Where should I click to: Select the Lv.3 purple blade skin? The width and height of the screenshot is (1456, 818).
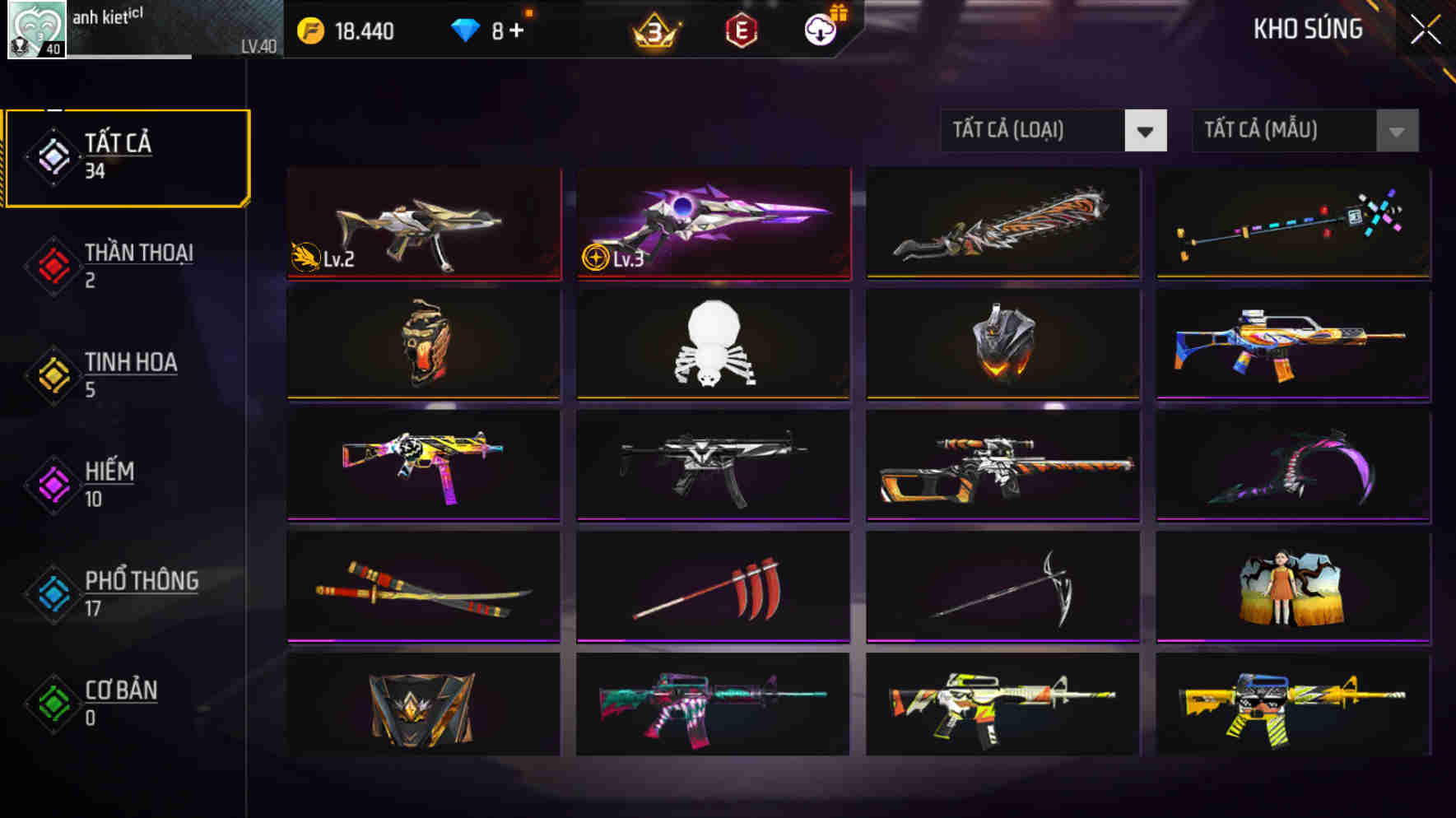point(713,224)
